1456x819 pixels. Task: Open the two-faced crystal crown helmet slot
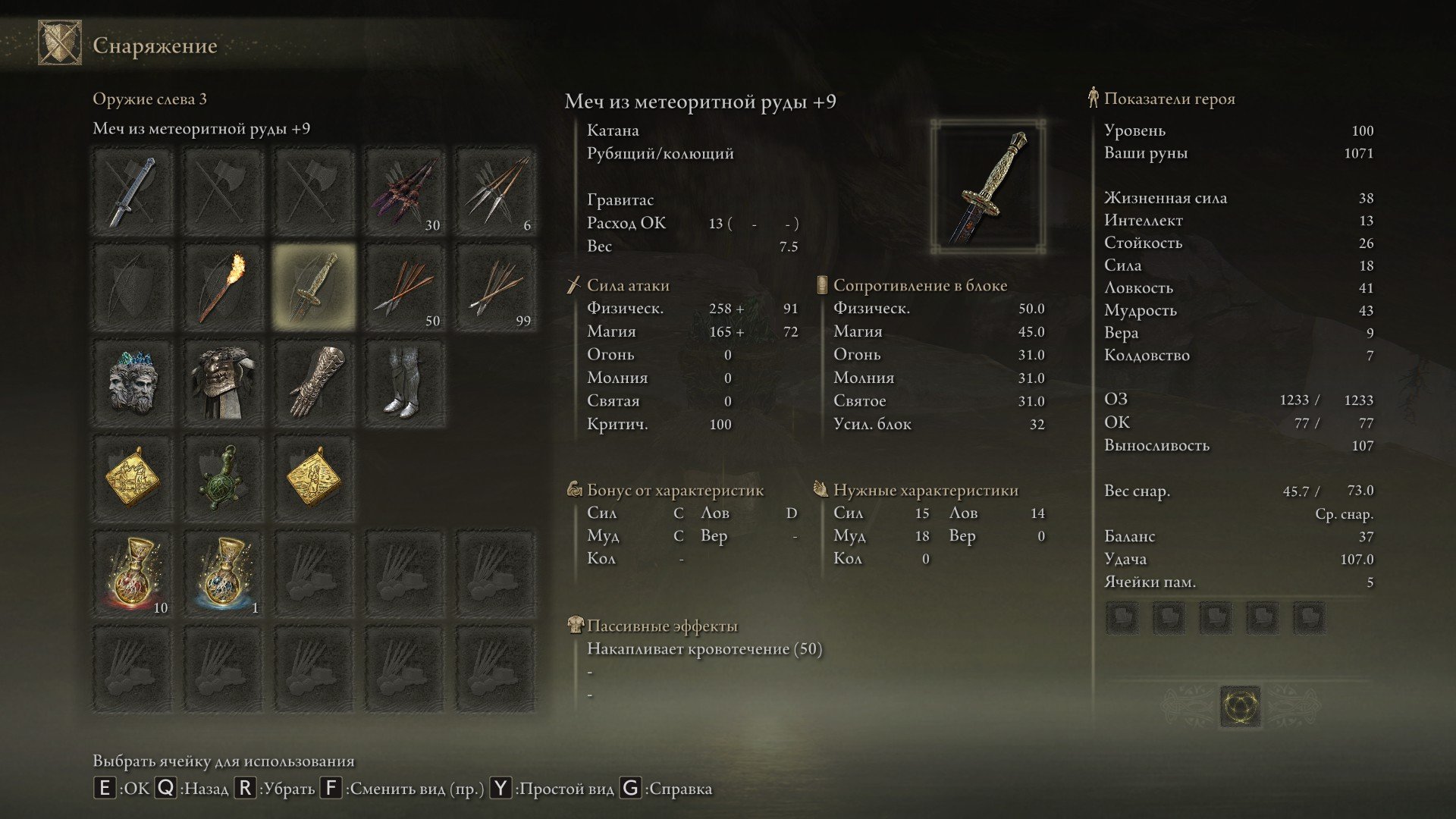pyautogui.click(x=133, y=383)
